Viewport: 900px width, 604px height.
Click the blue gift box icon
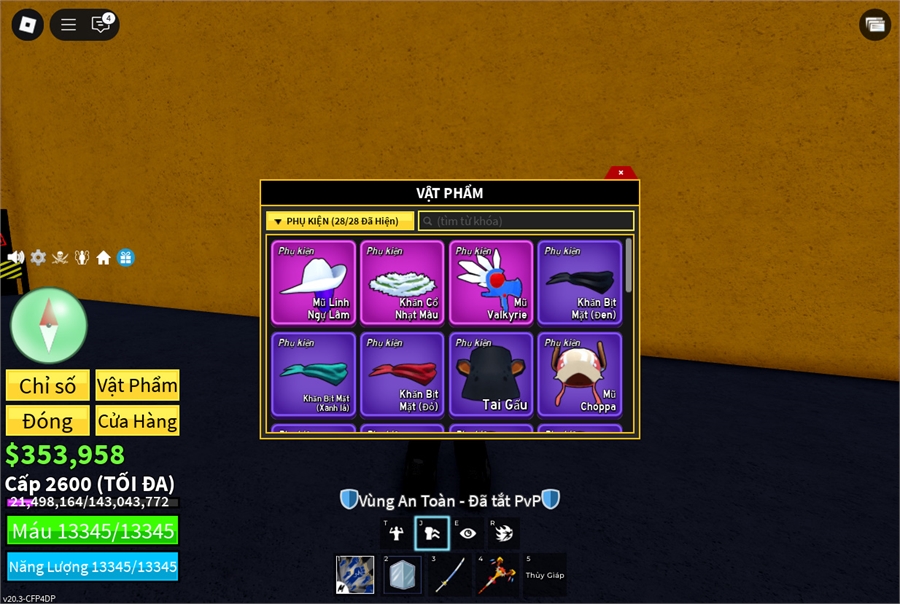coord(125,258)
